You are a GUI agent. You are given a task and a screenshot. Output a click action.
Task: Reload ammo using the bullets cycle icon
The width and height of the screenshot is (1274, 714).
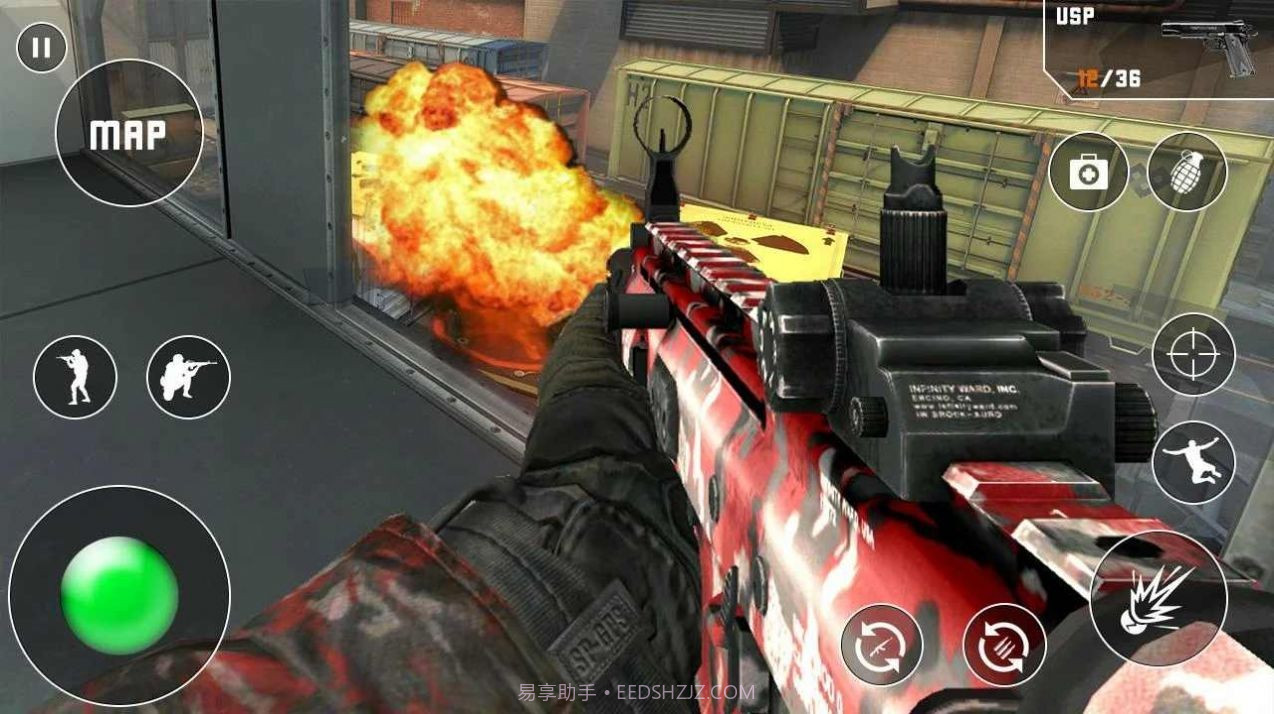pos(1004,645)
